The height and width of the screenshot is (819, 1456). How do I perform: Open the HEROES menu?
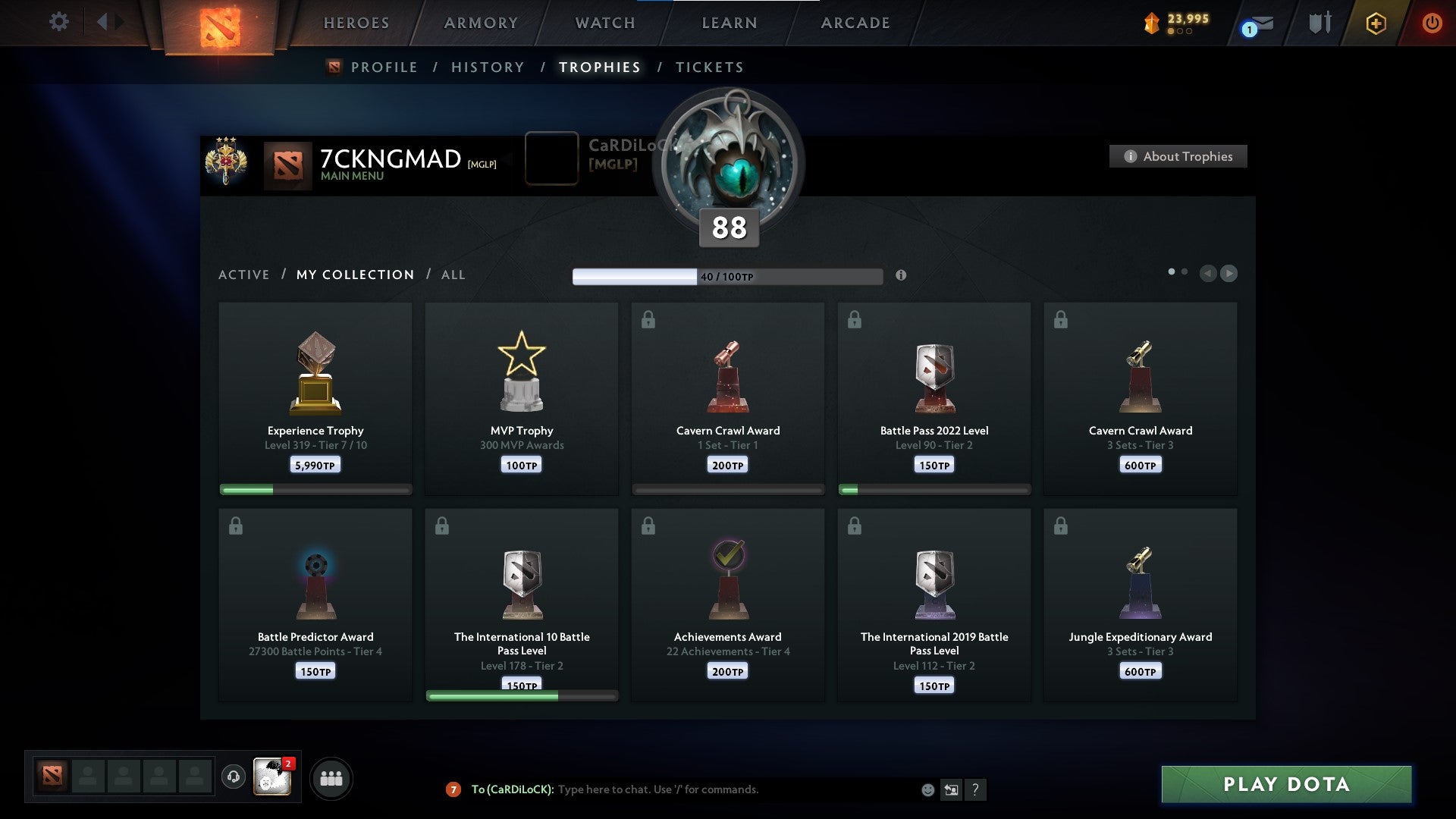(x=356, y=23)
